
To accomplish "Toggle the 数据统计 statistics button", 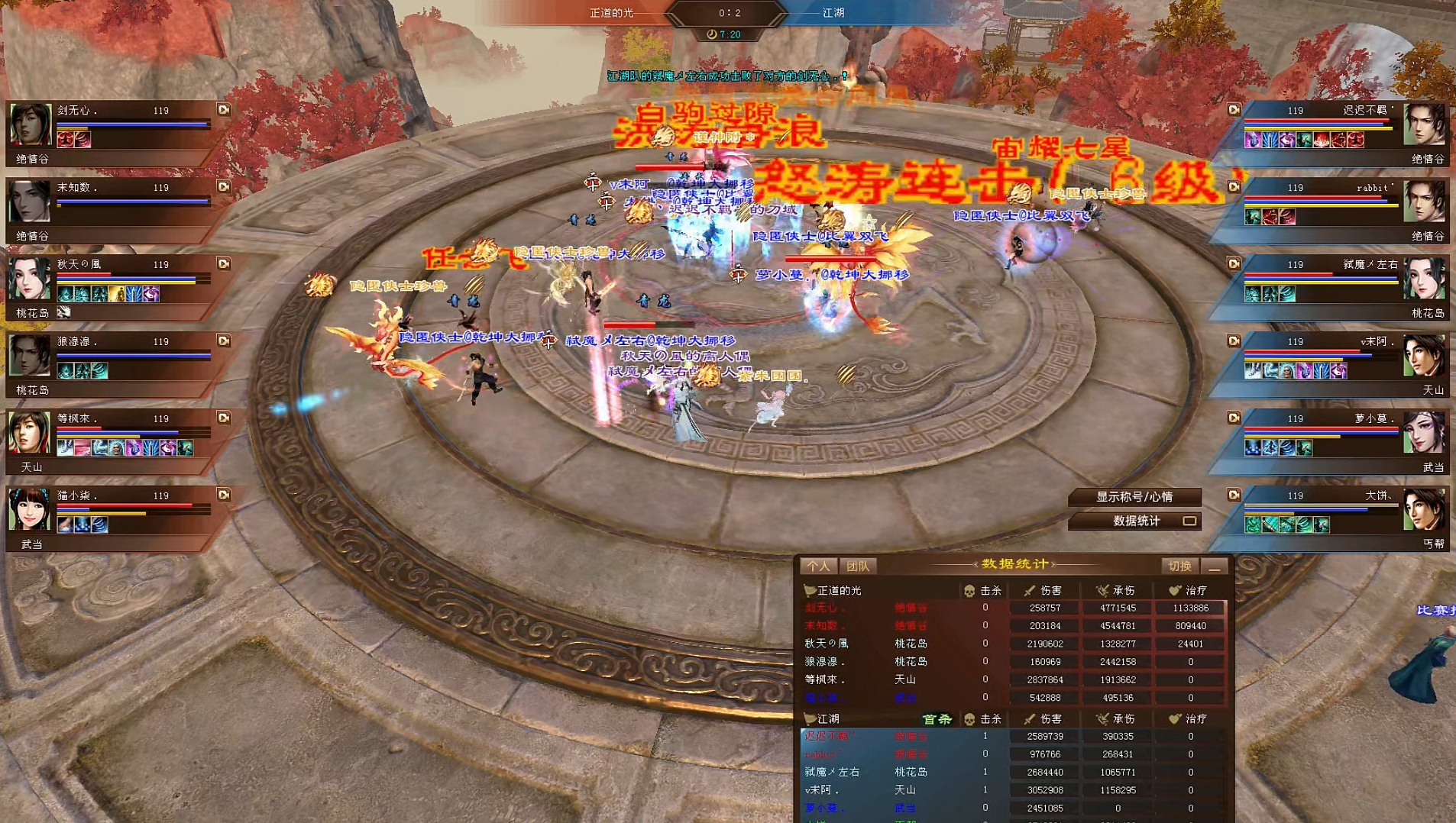I will (1136, 521).
